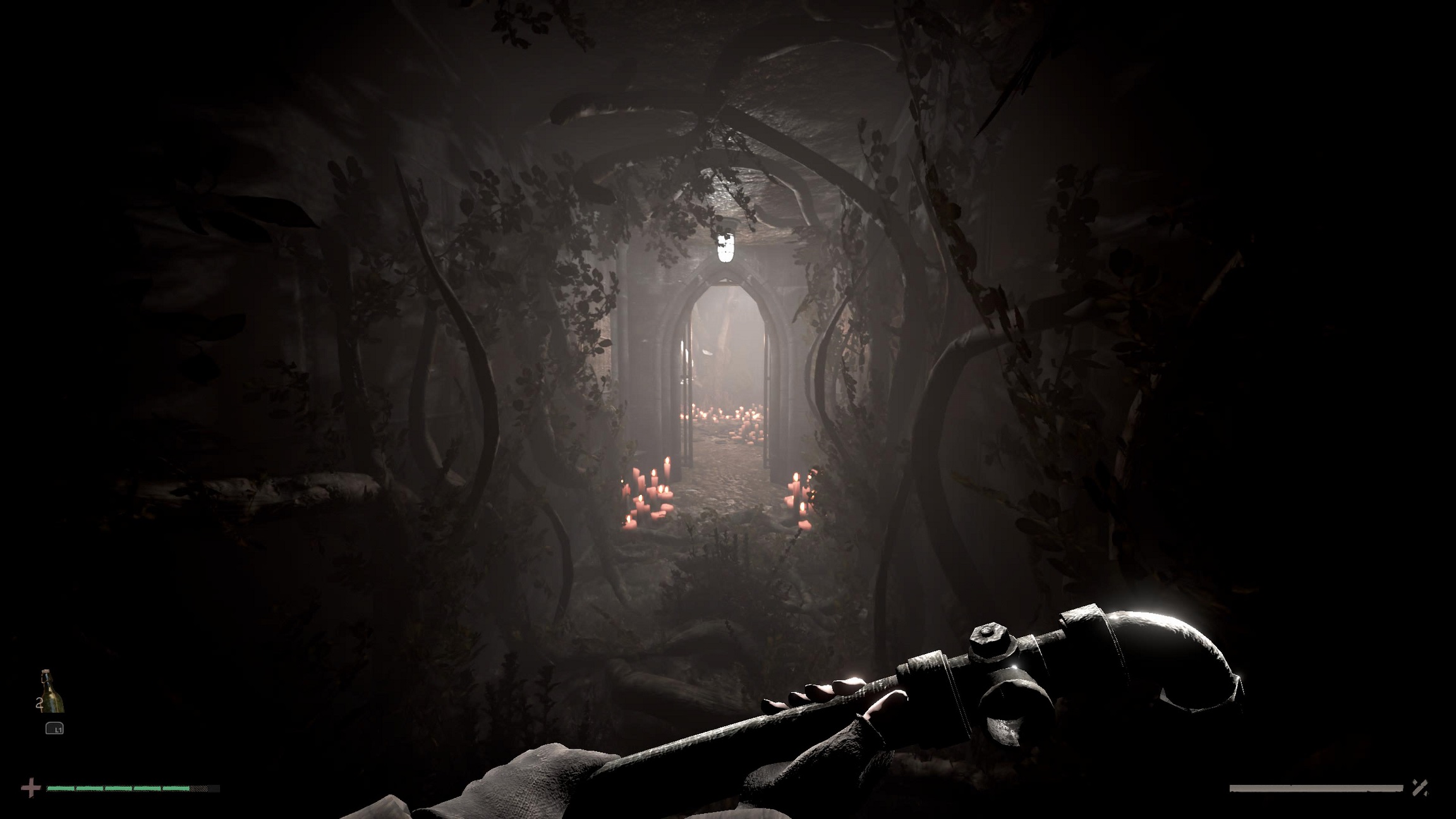Click the health cross icon
Viewport: 1456px width, 819px height.
(30, 788)
